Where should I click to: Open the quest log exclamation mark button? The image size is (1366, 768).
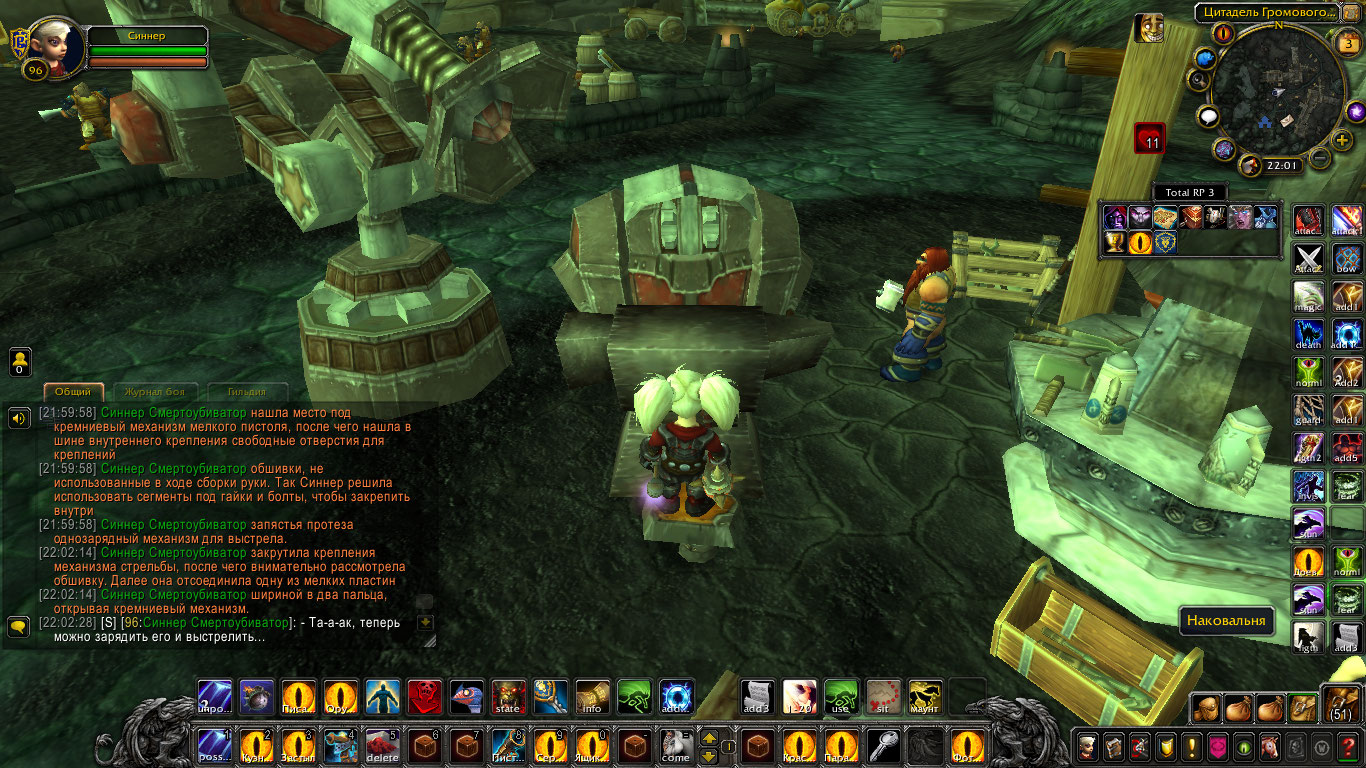1191,746
